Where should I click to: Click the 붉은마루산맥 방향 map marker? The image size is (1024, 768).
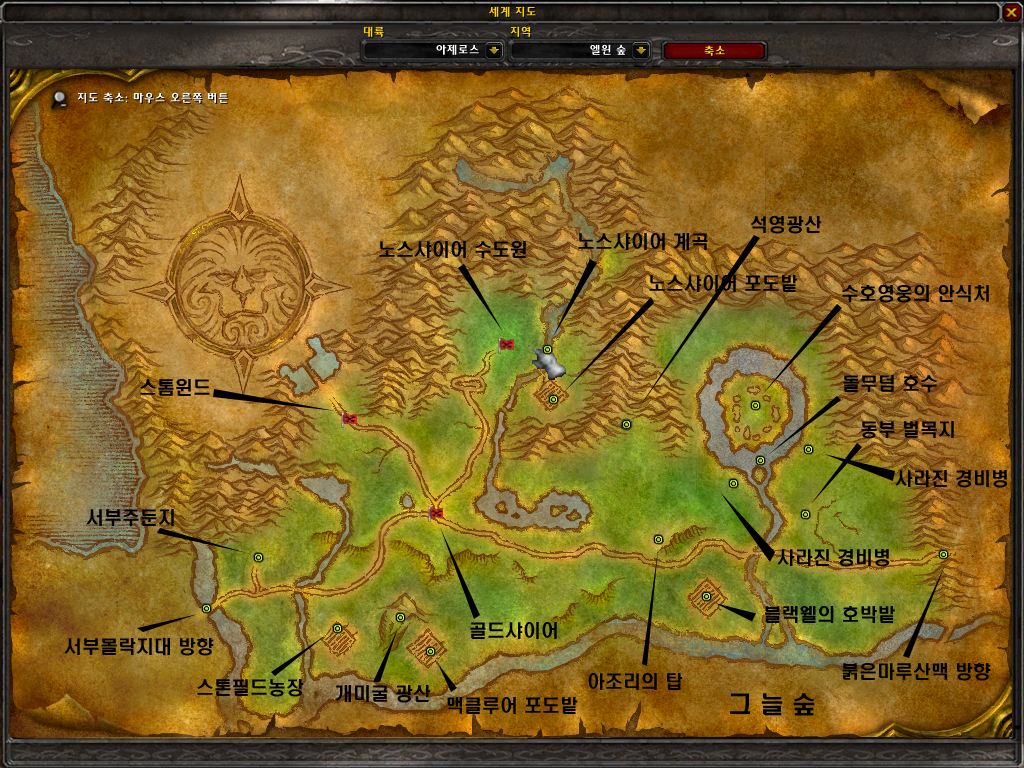(943, 554)
